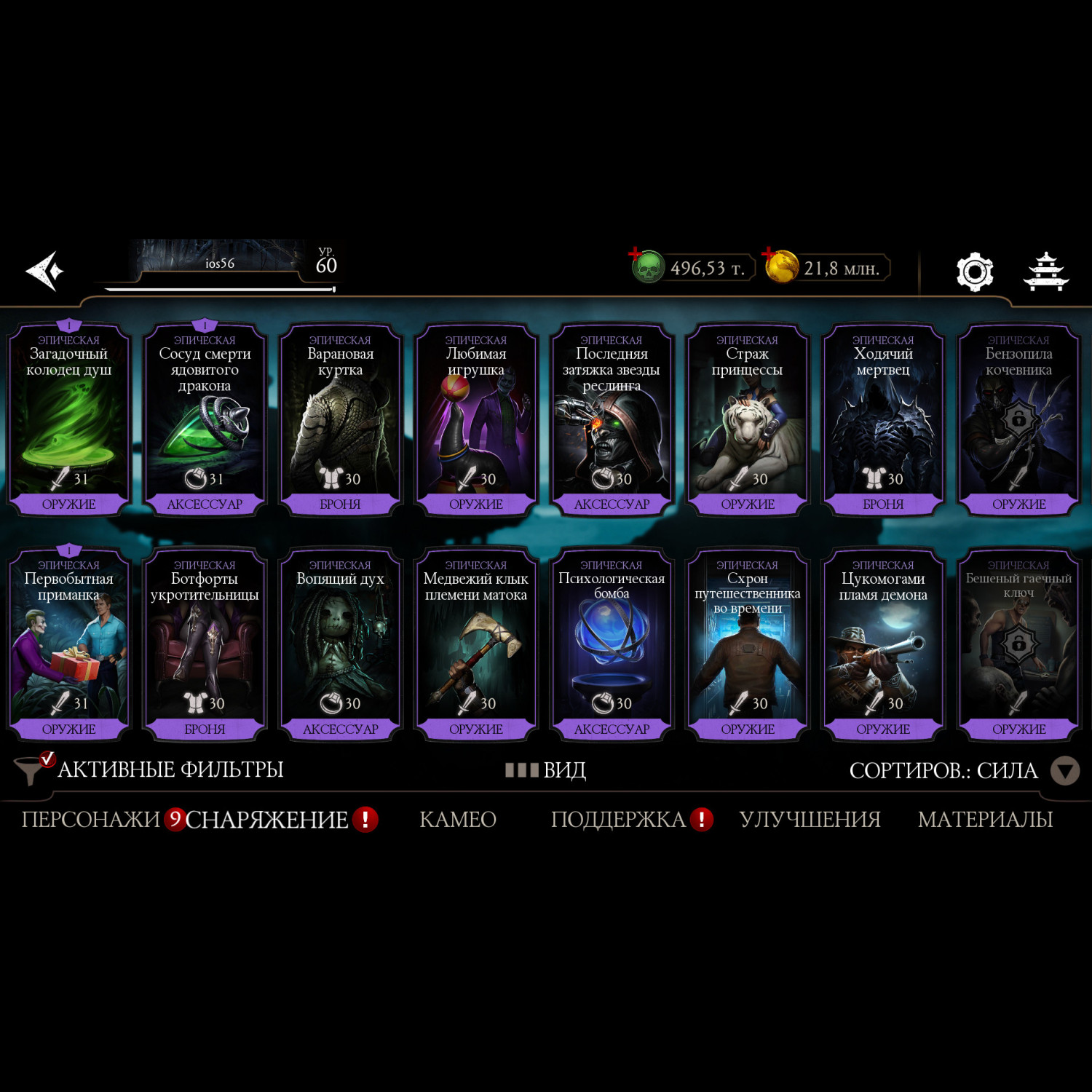Choose the Вопящий дух accessory card

pyautogui.click(x=340, y=645)
